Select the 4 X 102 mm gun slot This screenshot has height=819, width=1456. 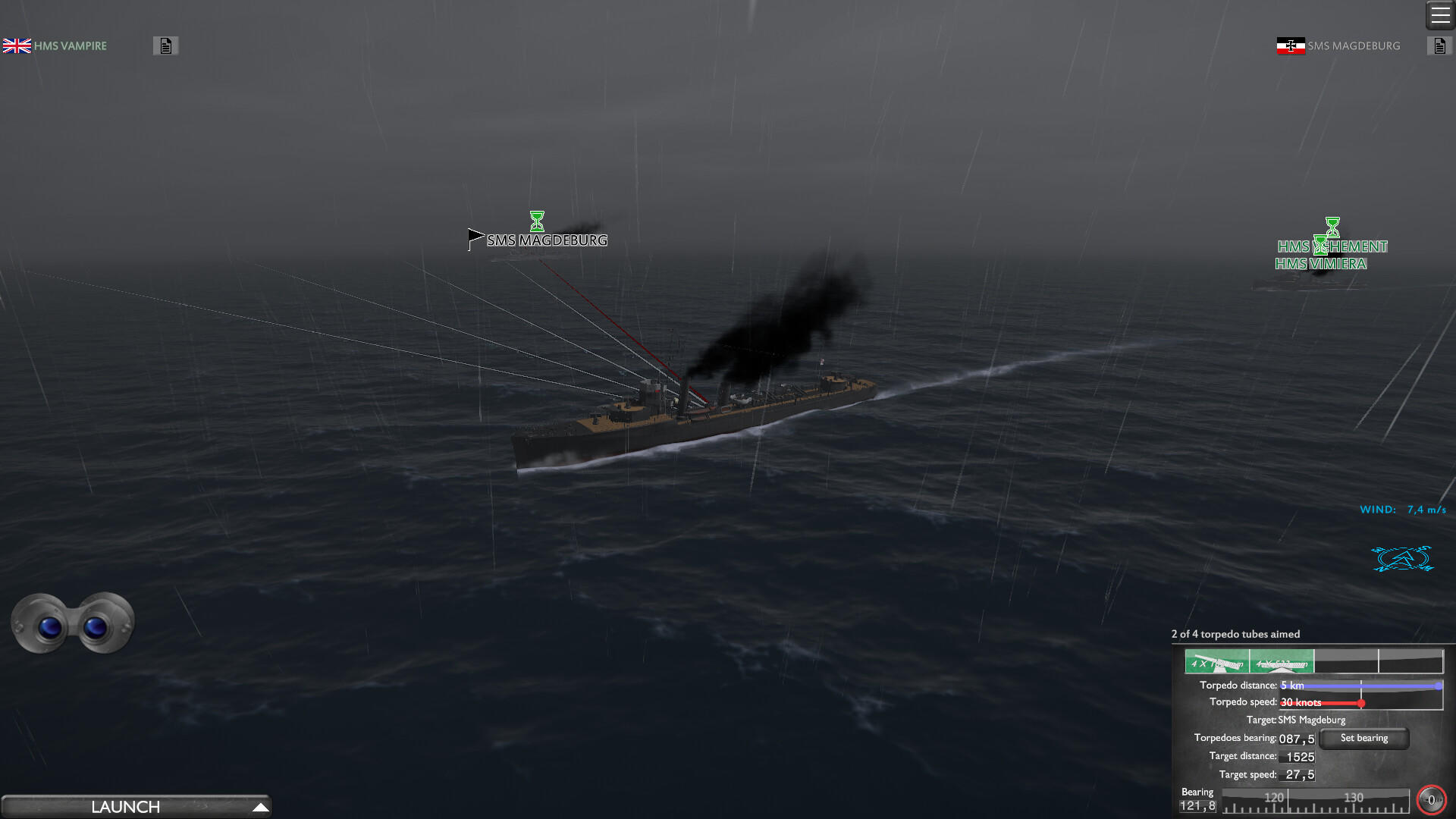point(1217,661)
